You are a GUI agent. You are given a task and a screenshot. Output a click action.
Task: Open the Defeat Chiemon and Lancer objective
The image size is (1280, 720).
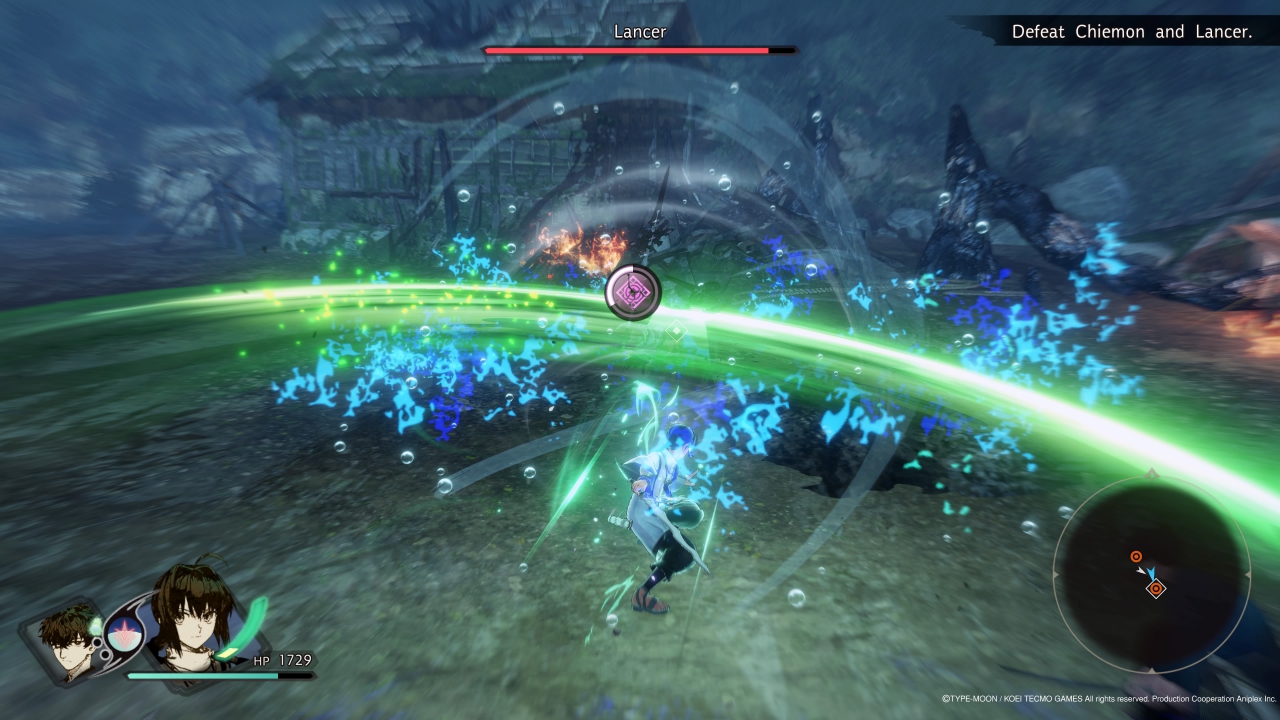pos(1131,32)
